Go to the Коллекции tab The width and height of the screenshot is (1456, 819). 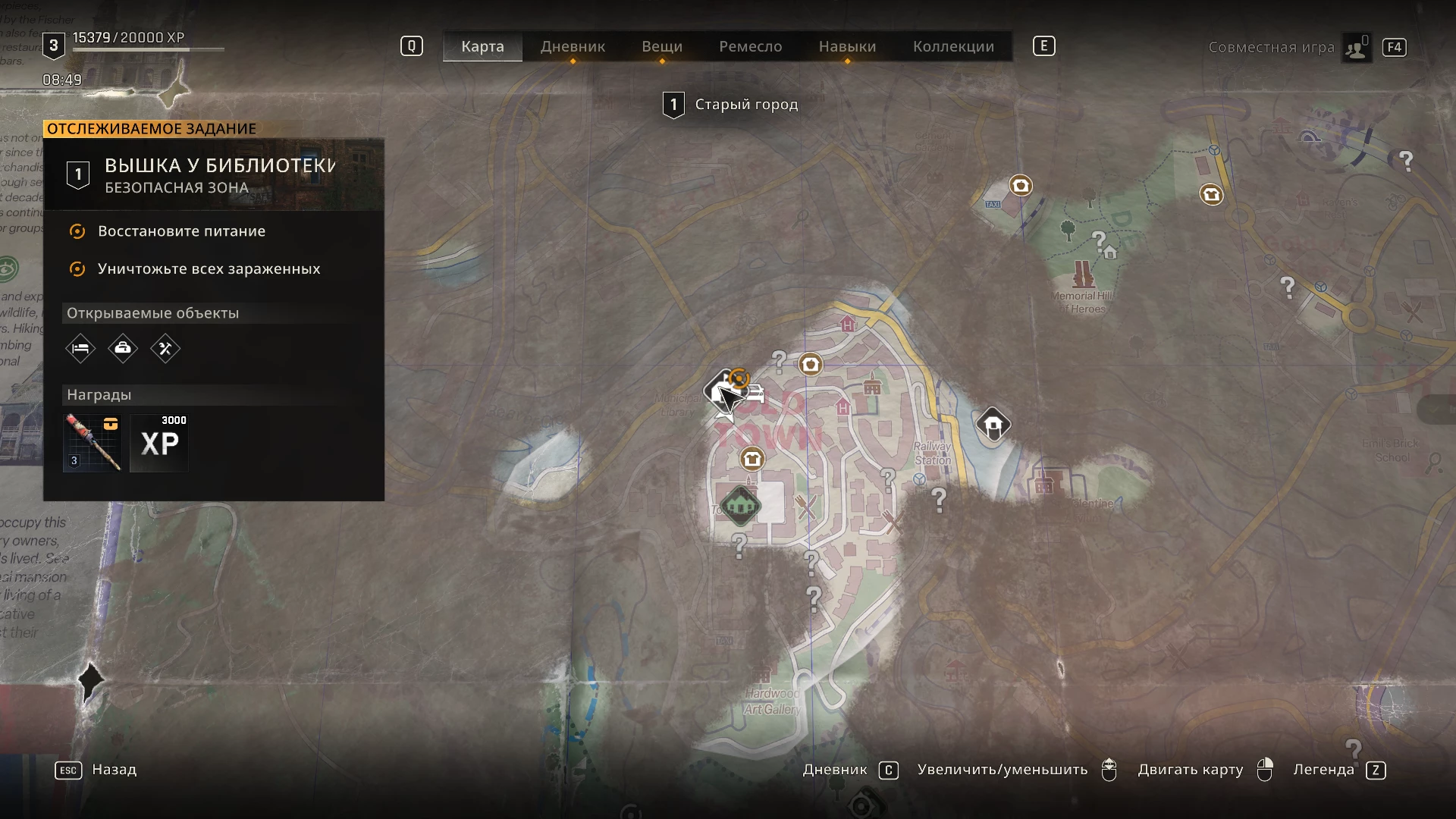coord(953,46)
